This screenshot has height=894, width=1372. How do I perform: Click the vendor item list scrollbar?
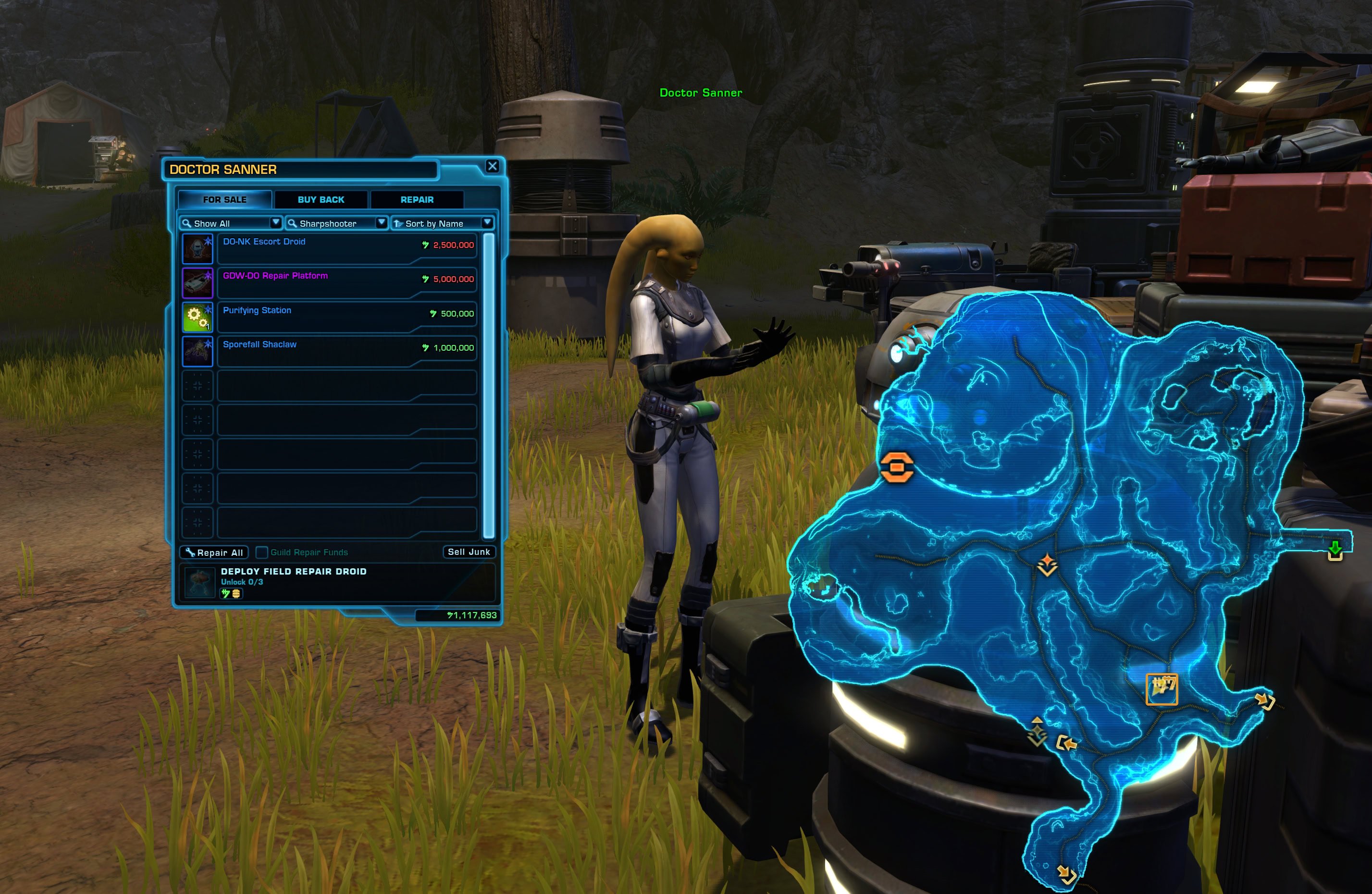[x=488, y=385]
